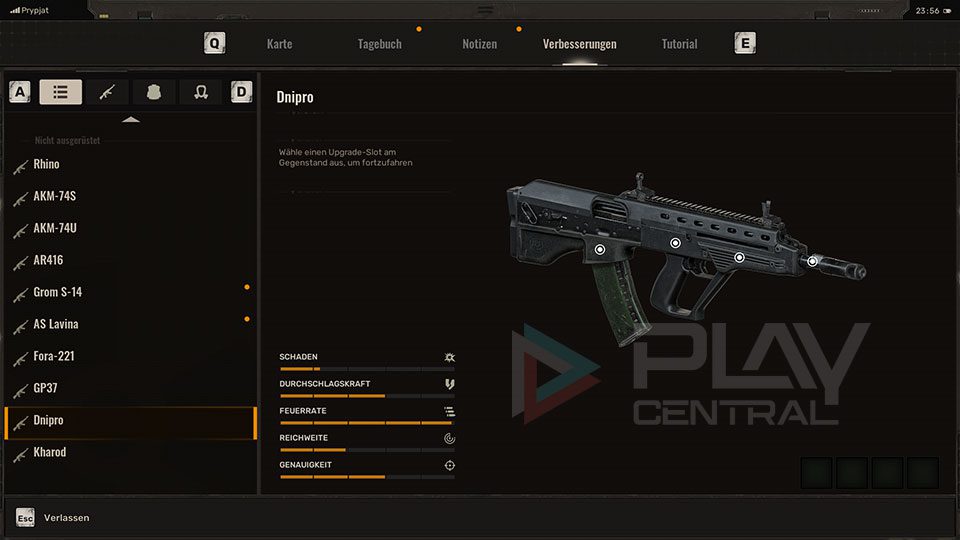The image size is (960, 540).
Task: Filter list by body armor icon
Action: pos(154,92)
